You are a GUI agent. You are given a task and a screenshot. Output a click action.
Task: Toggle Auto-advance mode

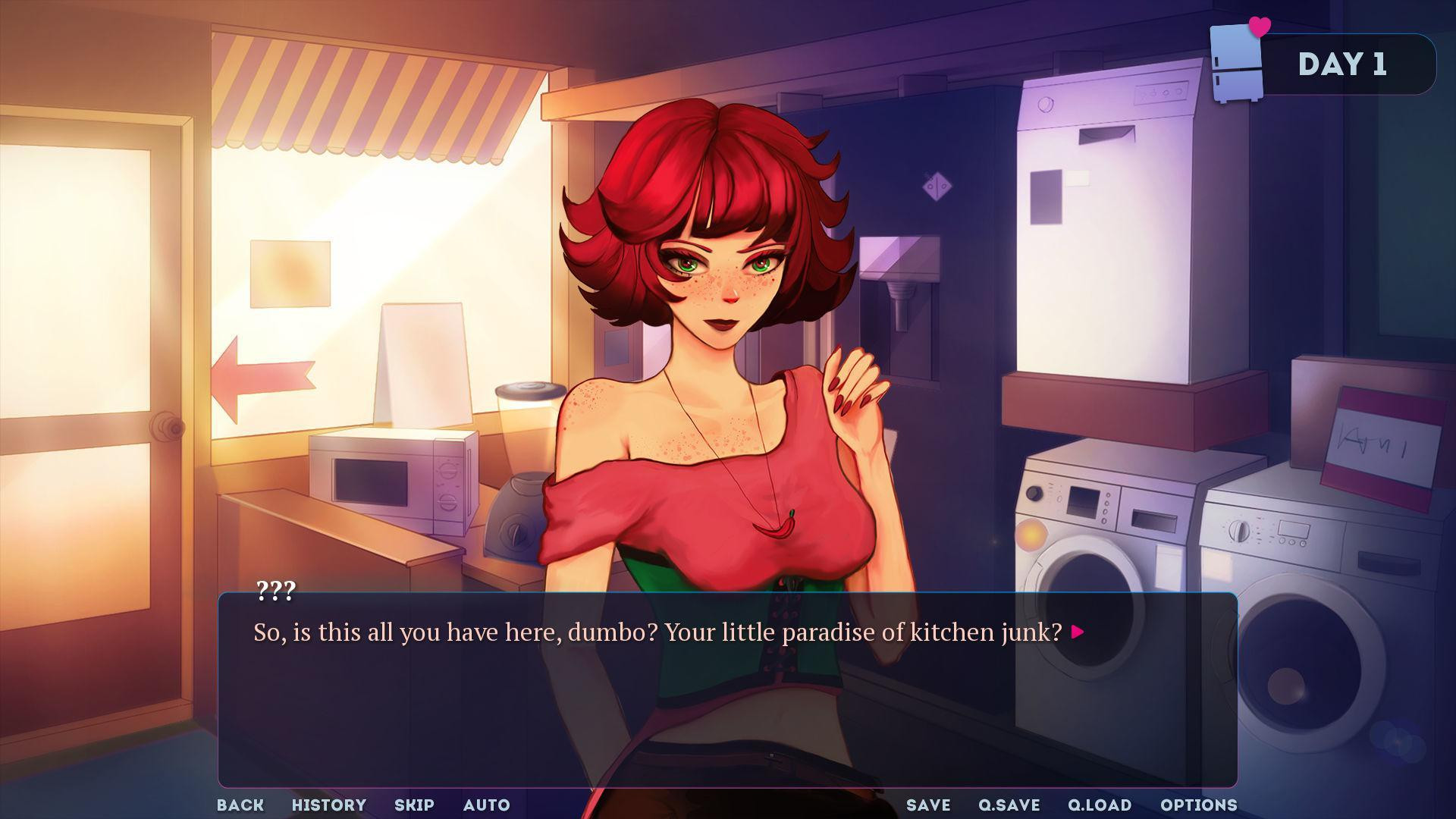point(487,805)
